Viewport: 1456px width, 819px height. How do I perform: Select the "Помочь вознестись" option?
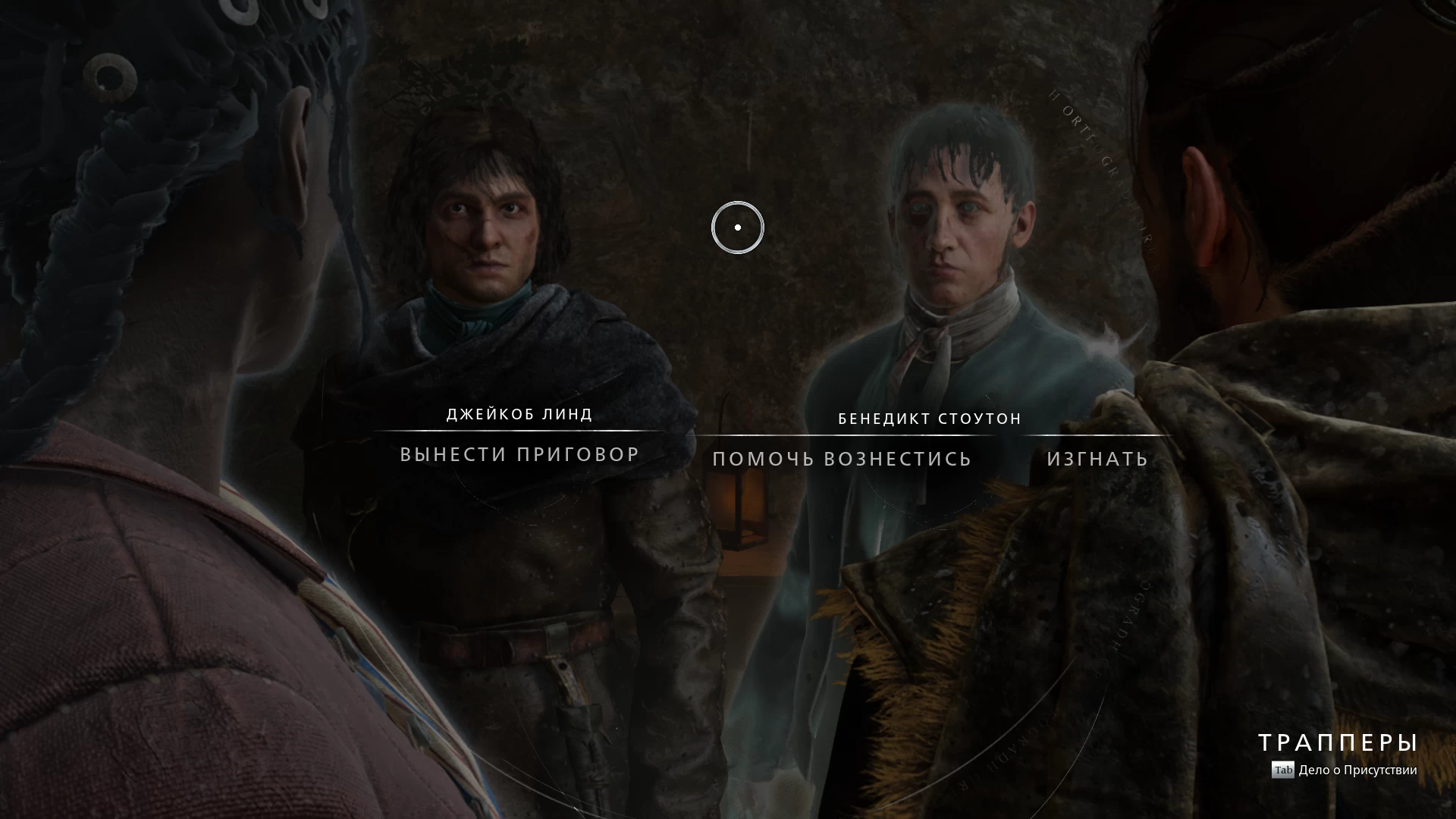[x=842, y=459]
